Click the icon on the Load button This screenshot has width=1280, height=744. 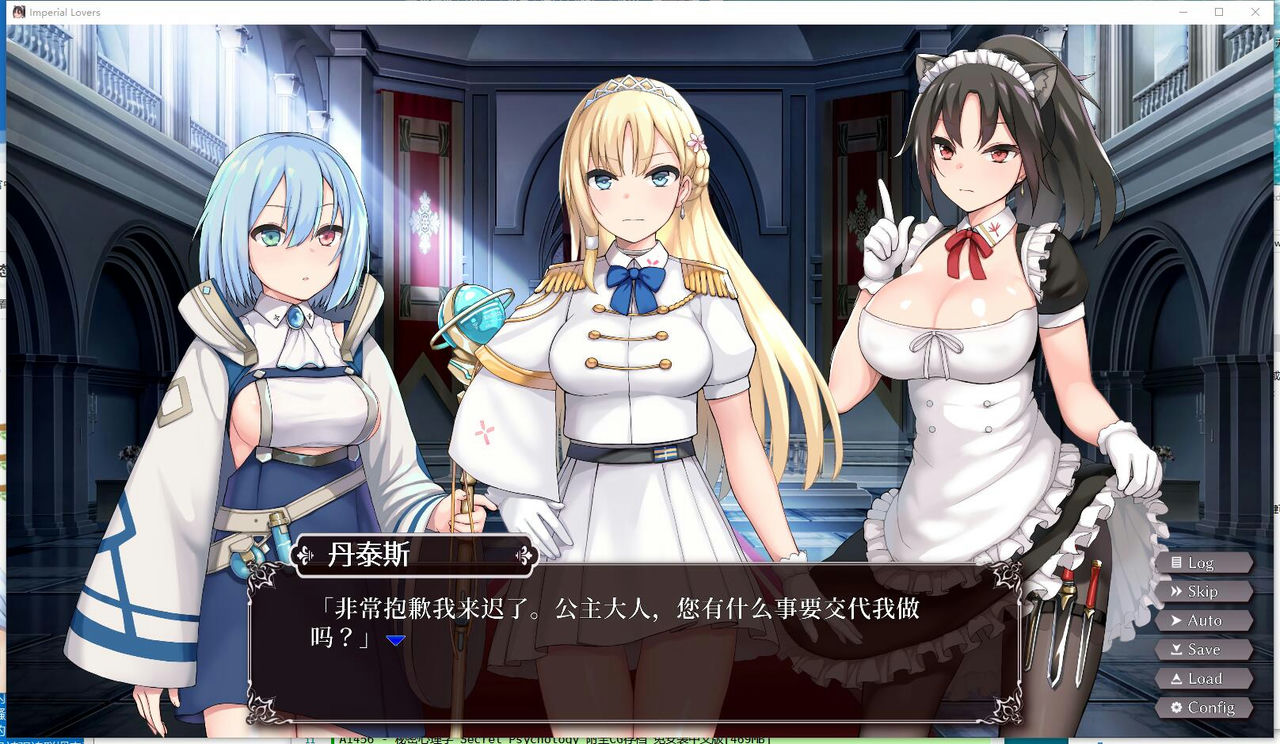(x=1176, y=678)
